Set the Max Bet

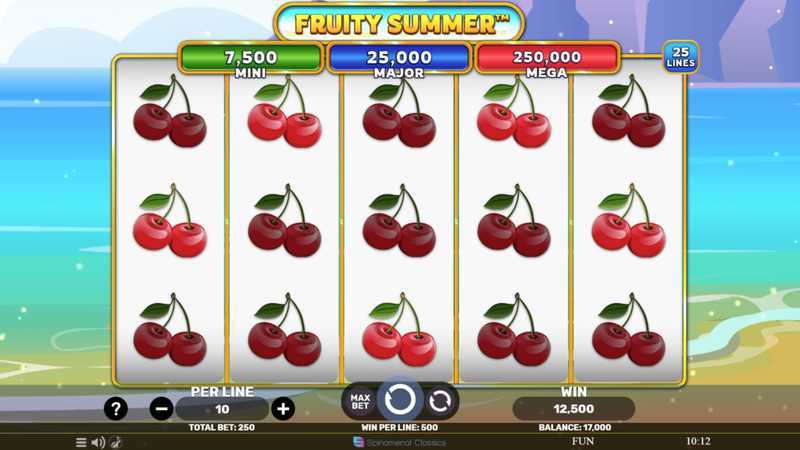(x=359, y=401)
